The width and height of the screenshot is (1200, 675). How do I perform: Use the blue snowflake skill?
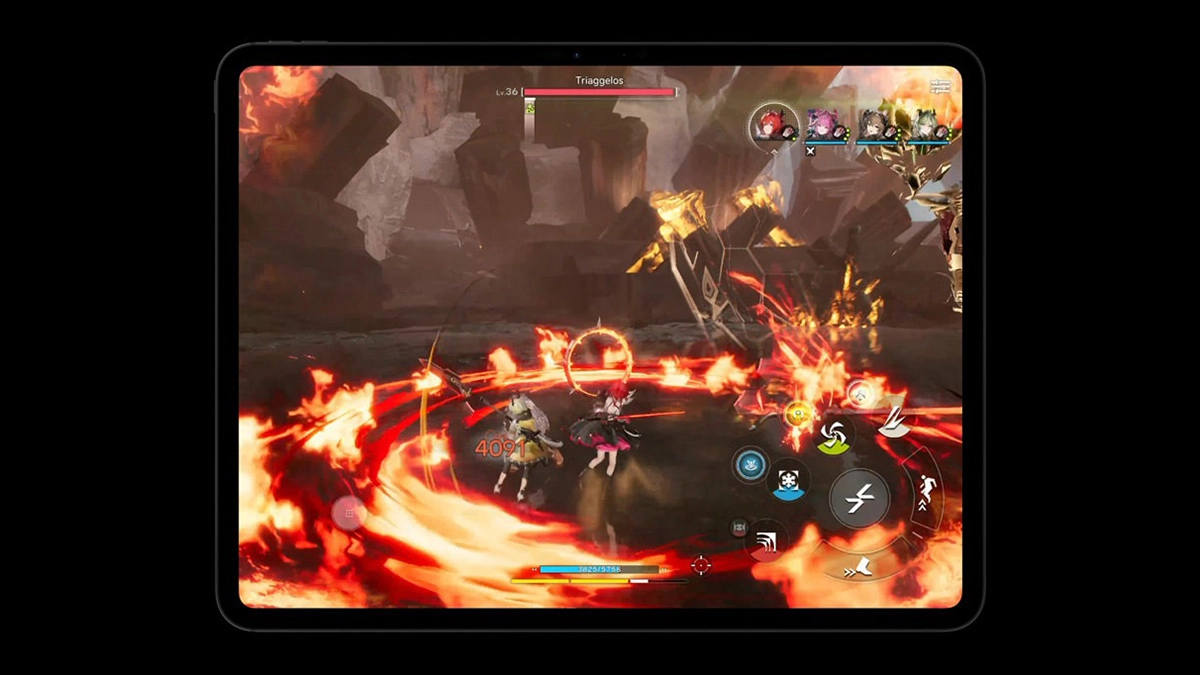pos(789,480)
